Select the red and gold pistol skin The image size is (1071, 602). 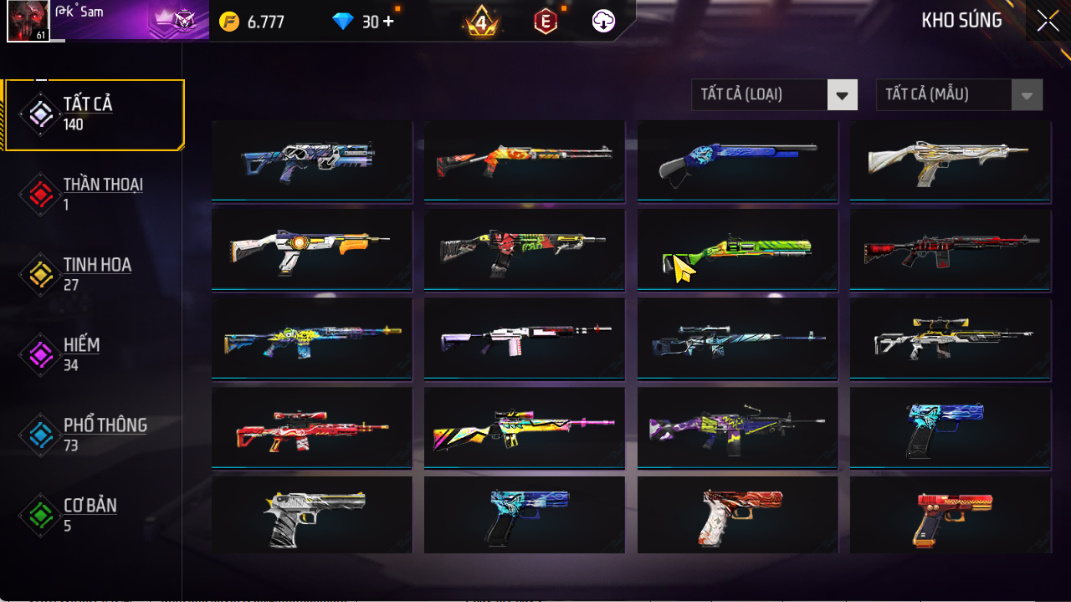[x=950, y=516]
